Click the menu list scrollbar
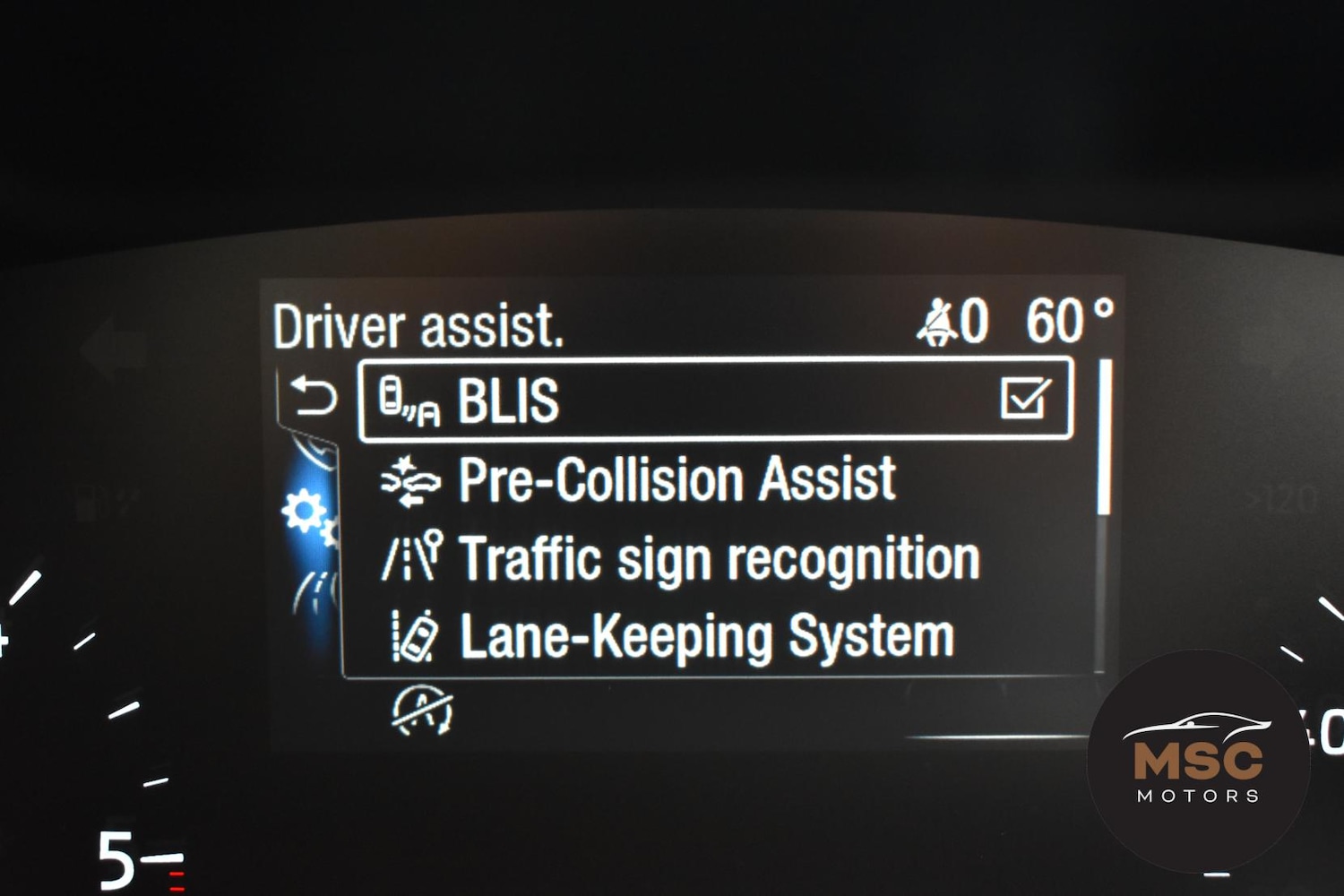The image size is (1344, 896). (1105, 439)
